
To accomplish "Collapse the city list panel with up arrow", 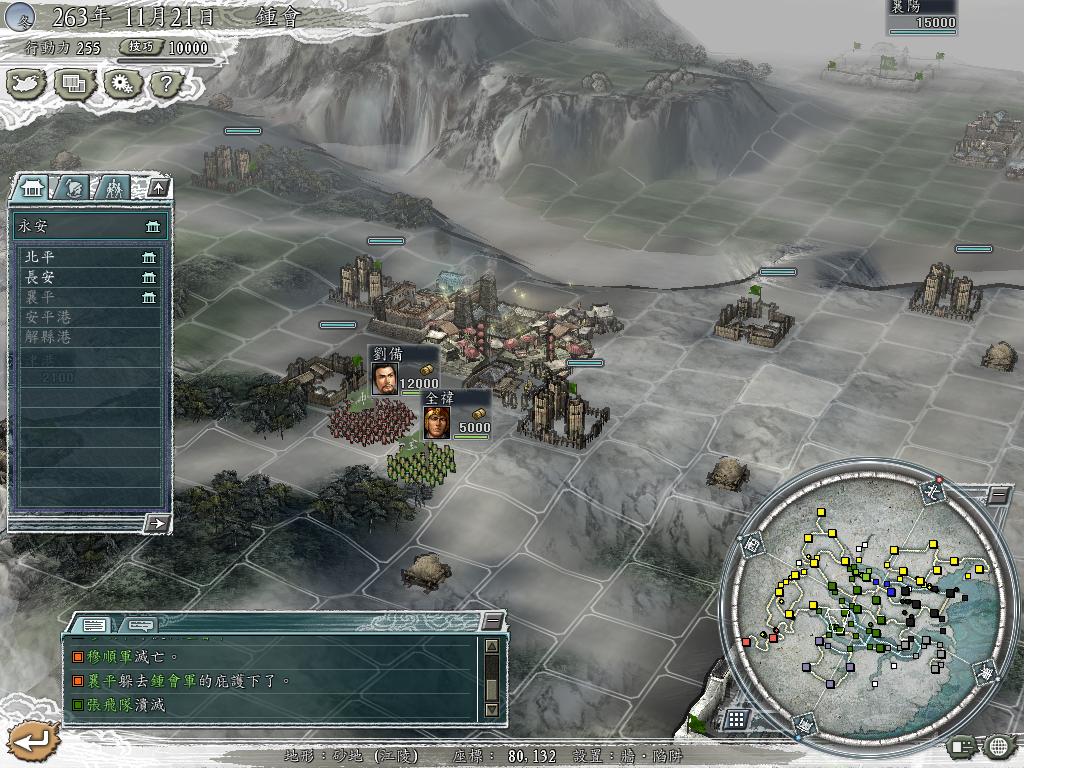I will point(158,187).
